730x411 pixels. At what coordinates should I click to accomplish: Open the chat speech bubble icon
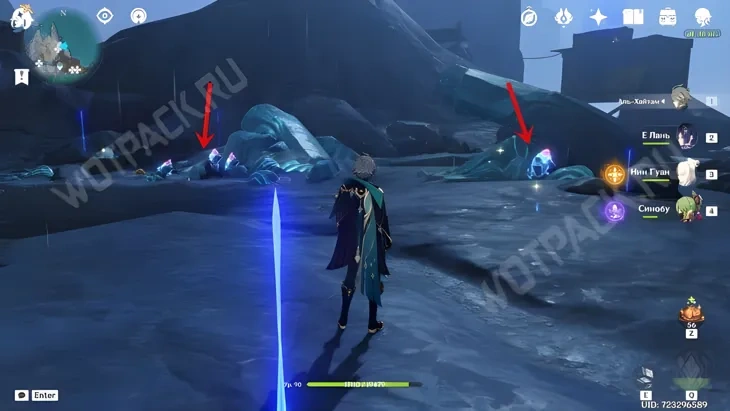(x=21, y=395)
